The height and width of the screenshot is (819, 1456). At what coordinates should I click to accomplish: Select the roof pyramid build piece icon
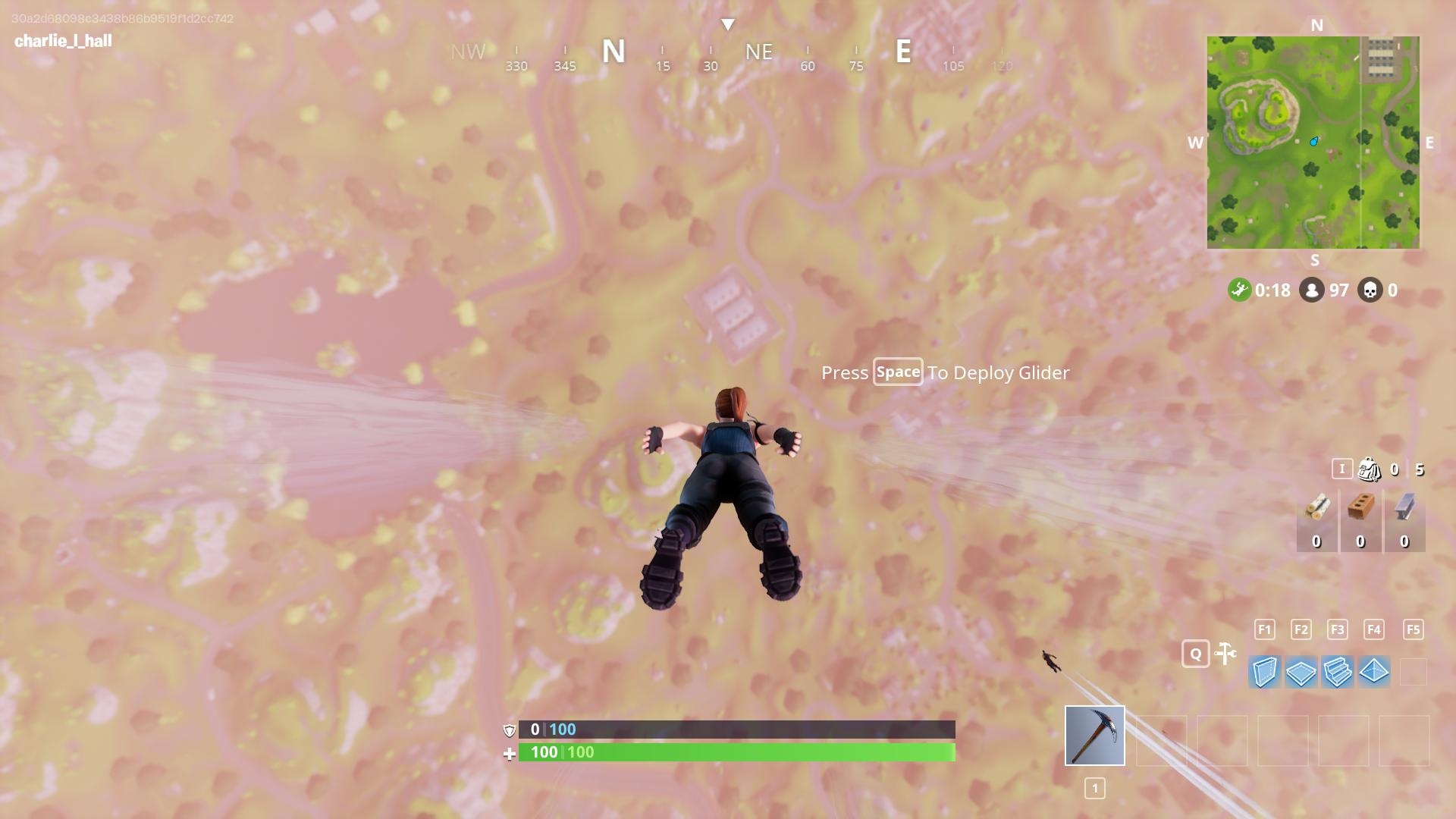tap(1376, 672)
